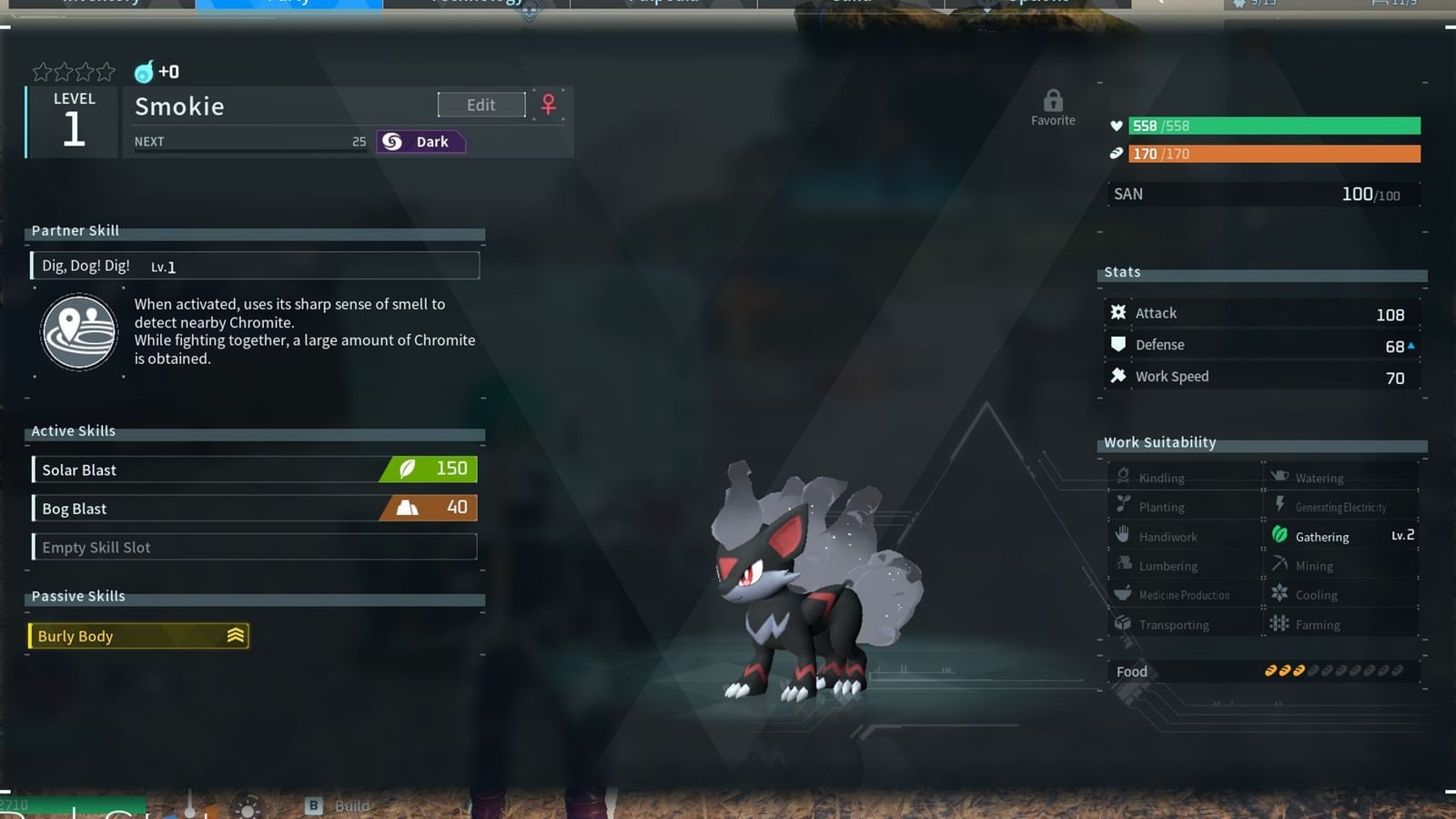Click the Watering can icon

pos(1280,477)
